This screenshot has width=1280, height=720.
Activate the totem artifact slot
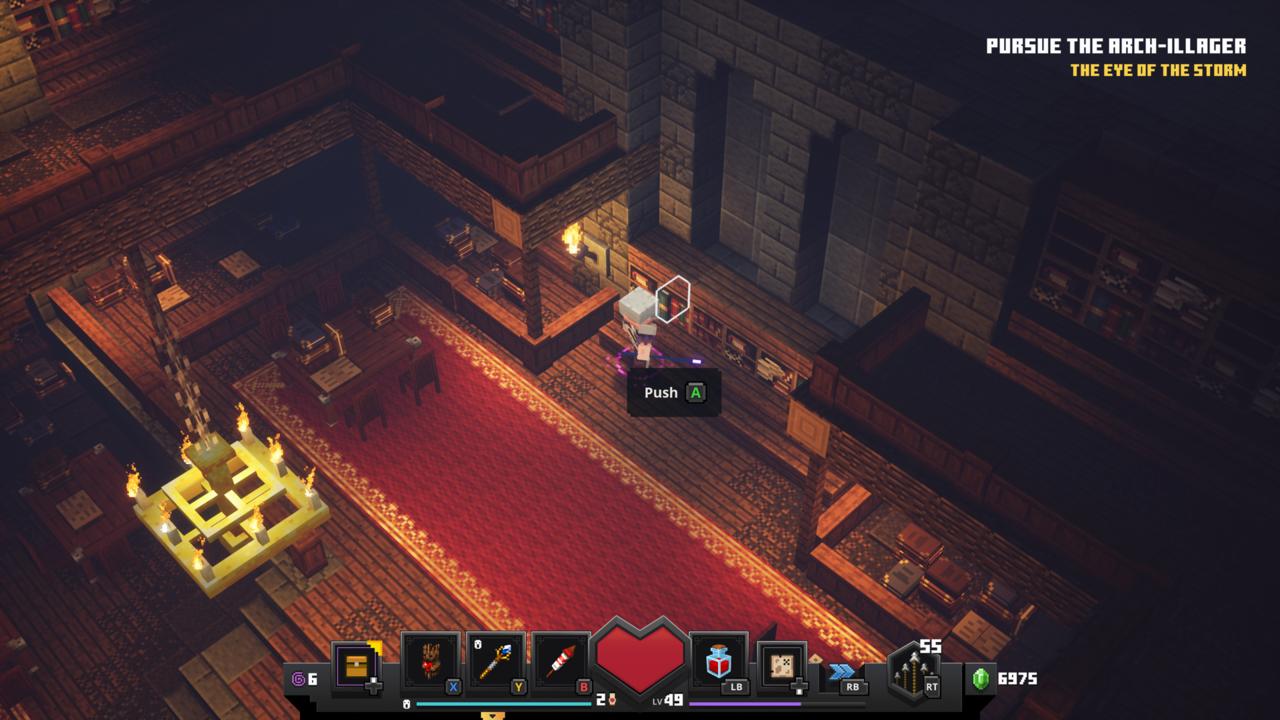(431, 661)
